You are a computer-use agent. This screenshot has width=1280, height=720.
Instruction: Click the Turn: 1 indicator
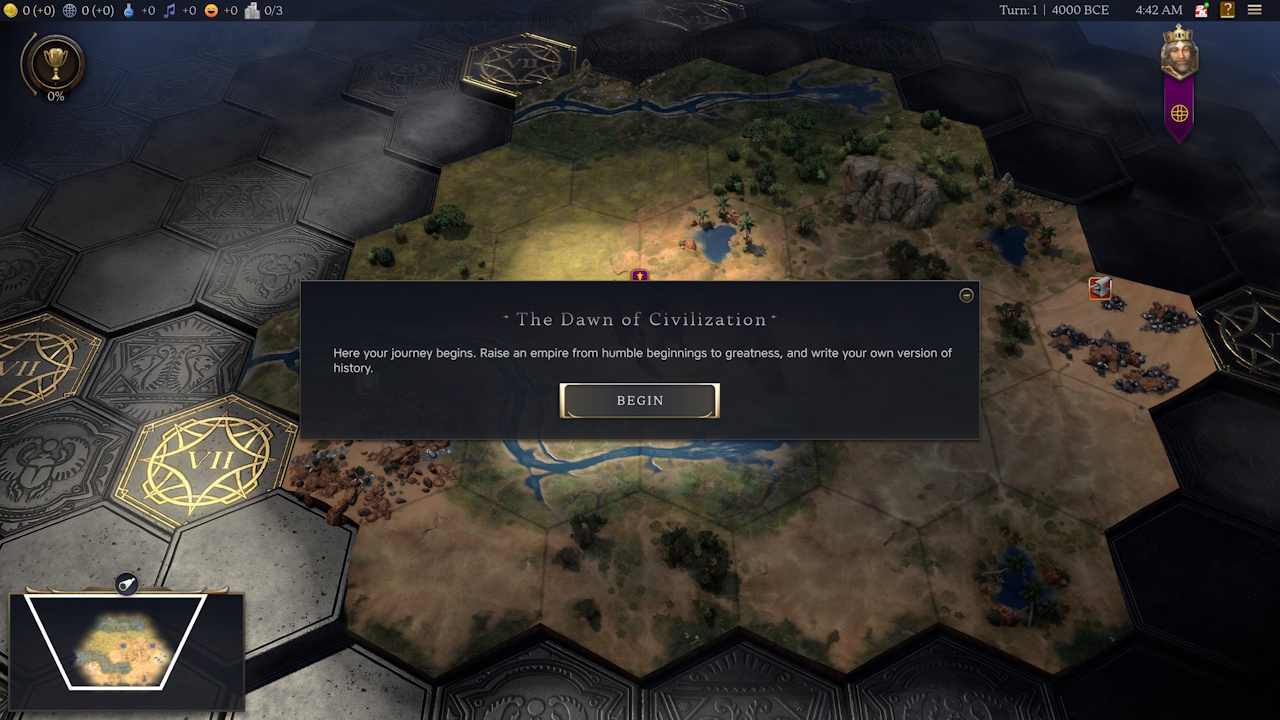[x=1017, y=10]
